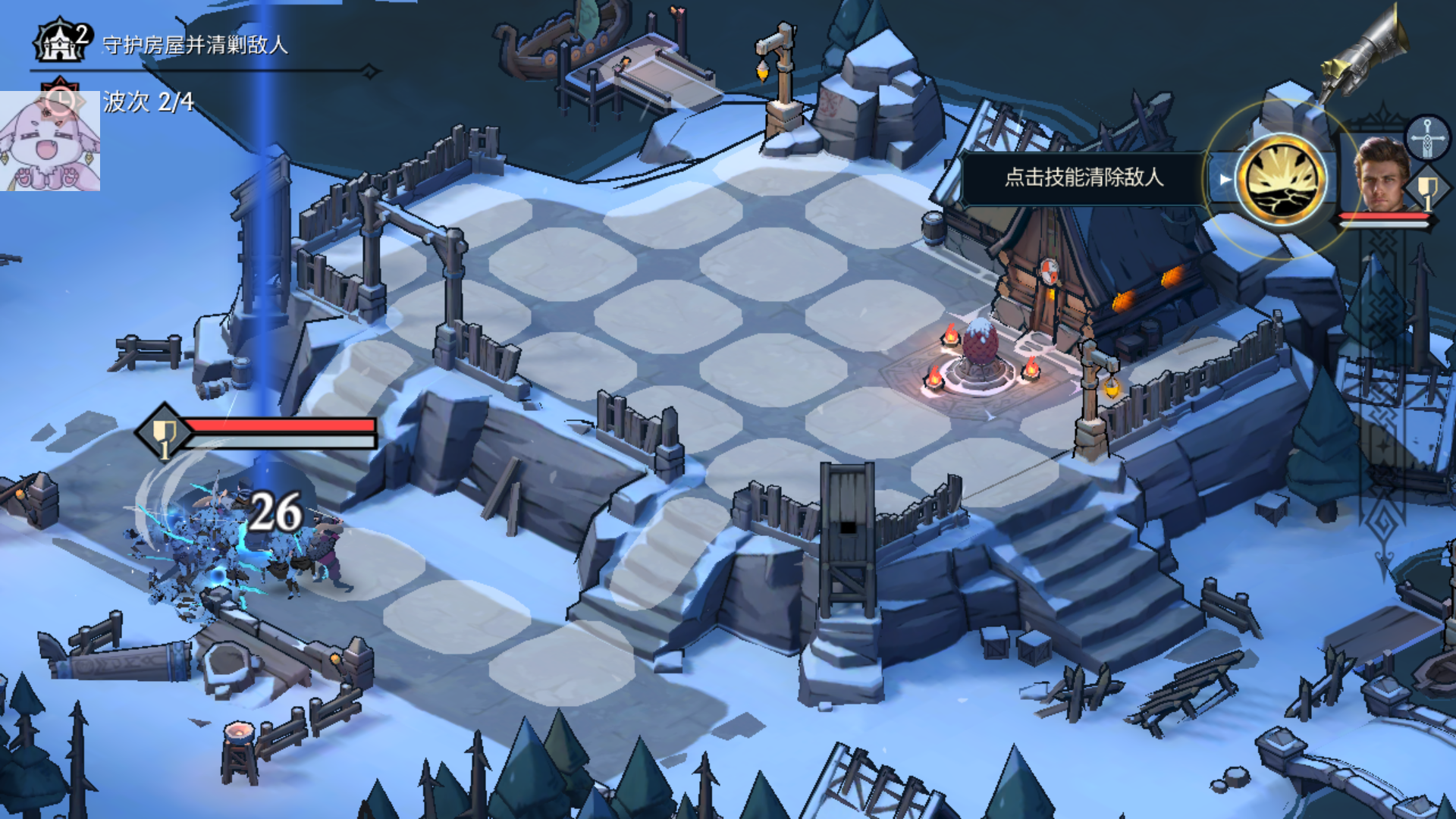The height and width of the screenshot is (819, 1456).
Task: Click the wave timer clock icon
Action: [x=60, y=99]
